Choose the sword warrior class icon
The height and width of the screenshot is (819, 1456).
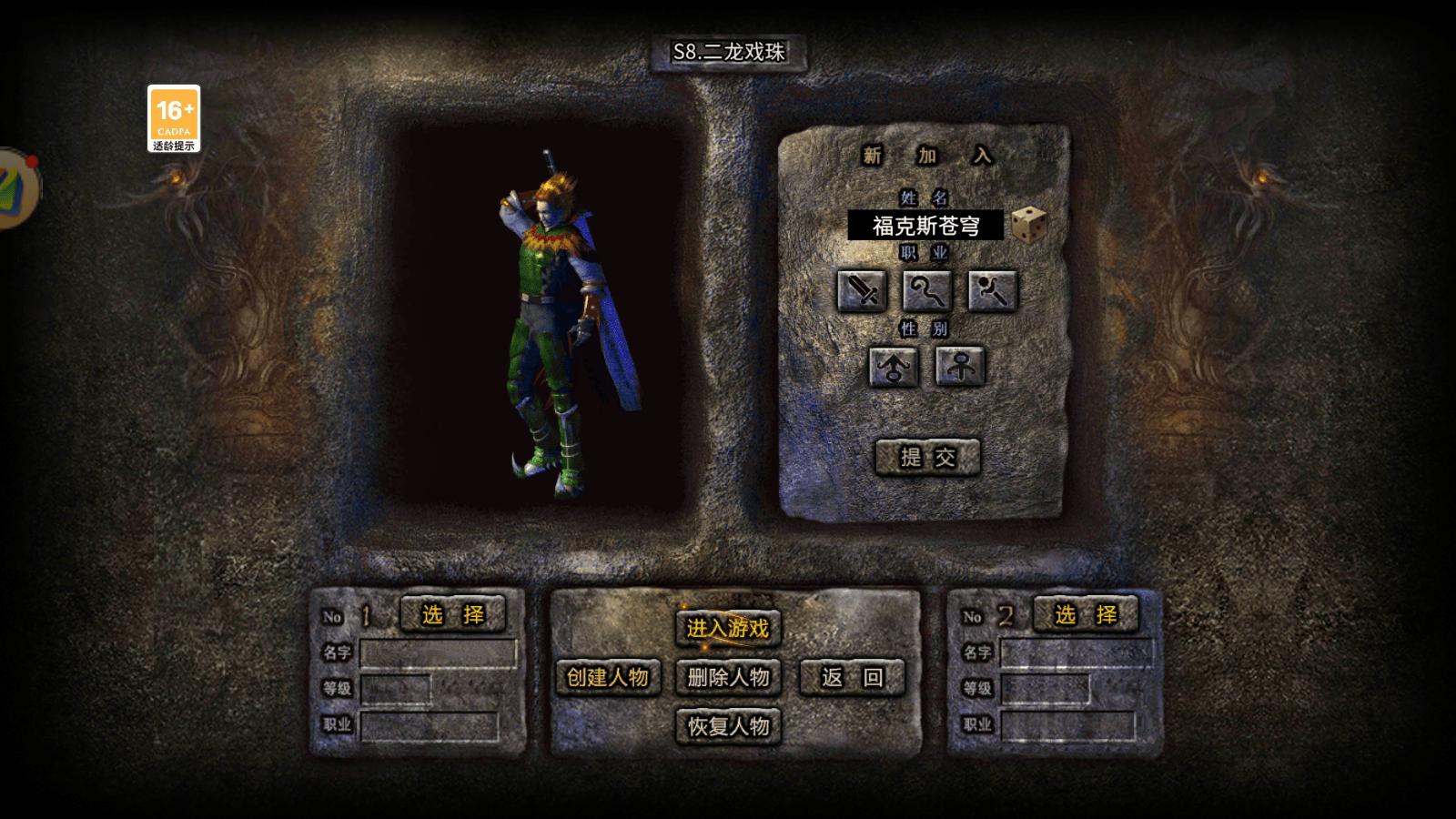pyautogui.click(x=862, y=291)
